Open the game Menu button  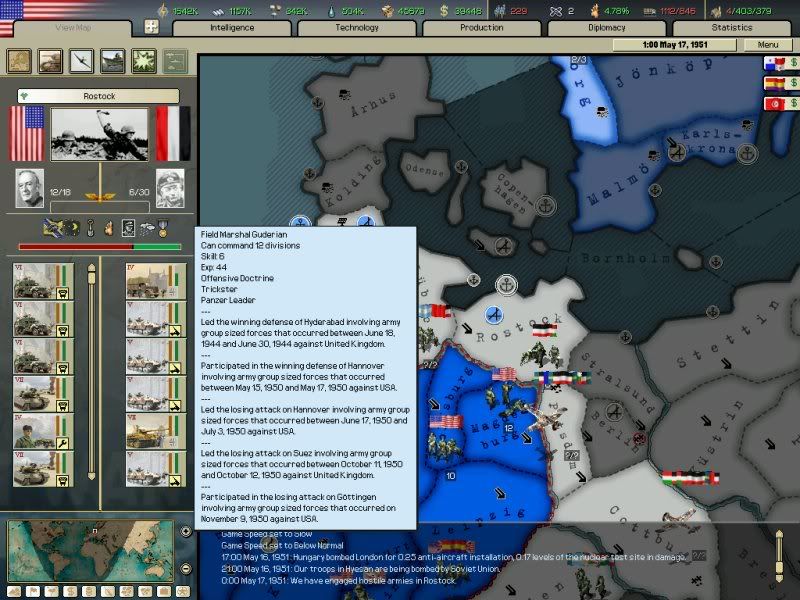(768, 45)
